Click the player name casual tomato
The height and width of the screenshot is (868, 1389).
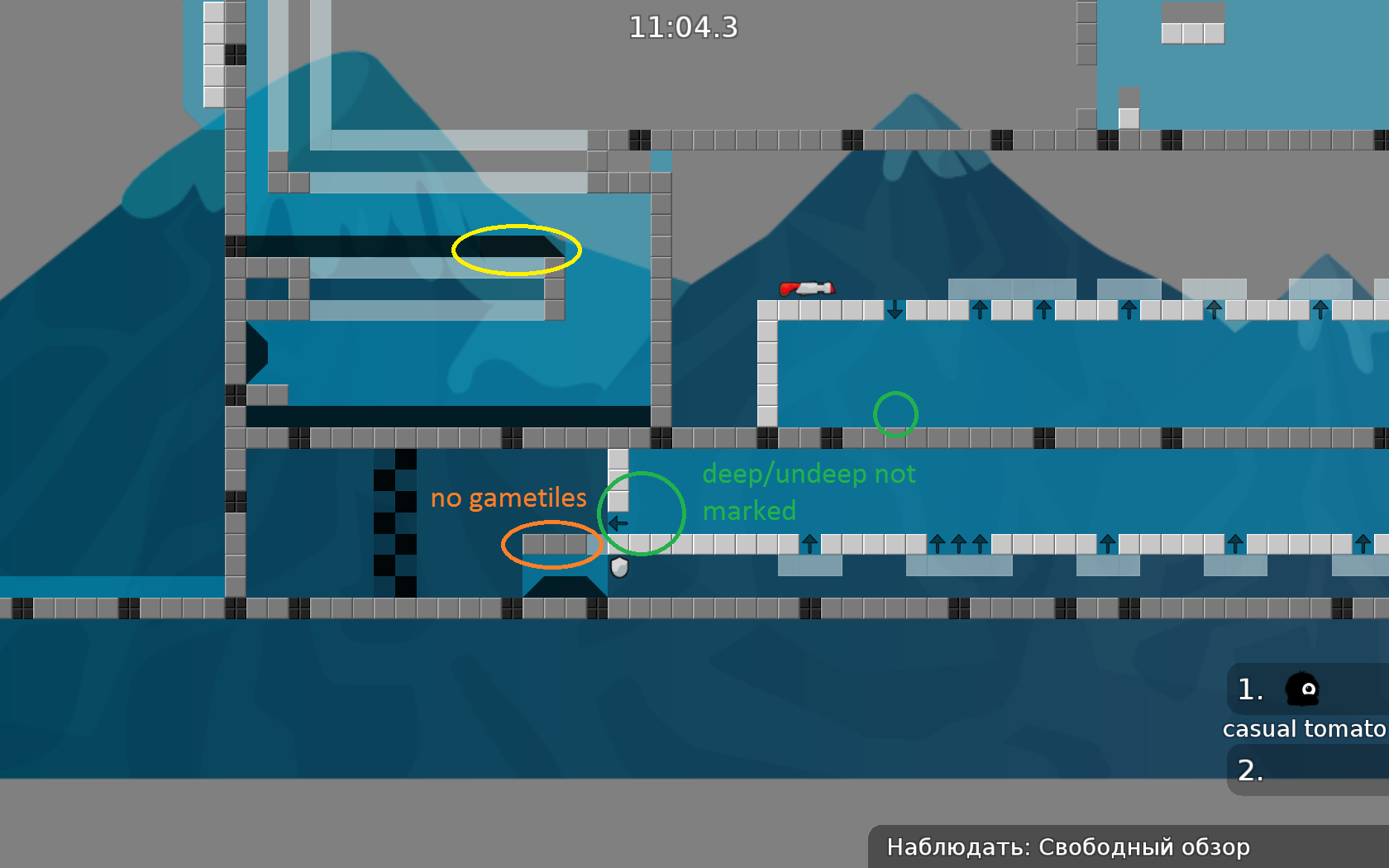(x=1305, y=728)
